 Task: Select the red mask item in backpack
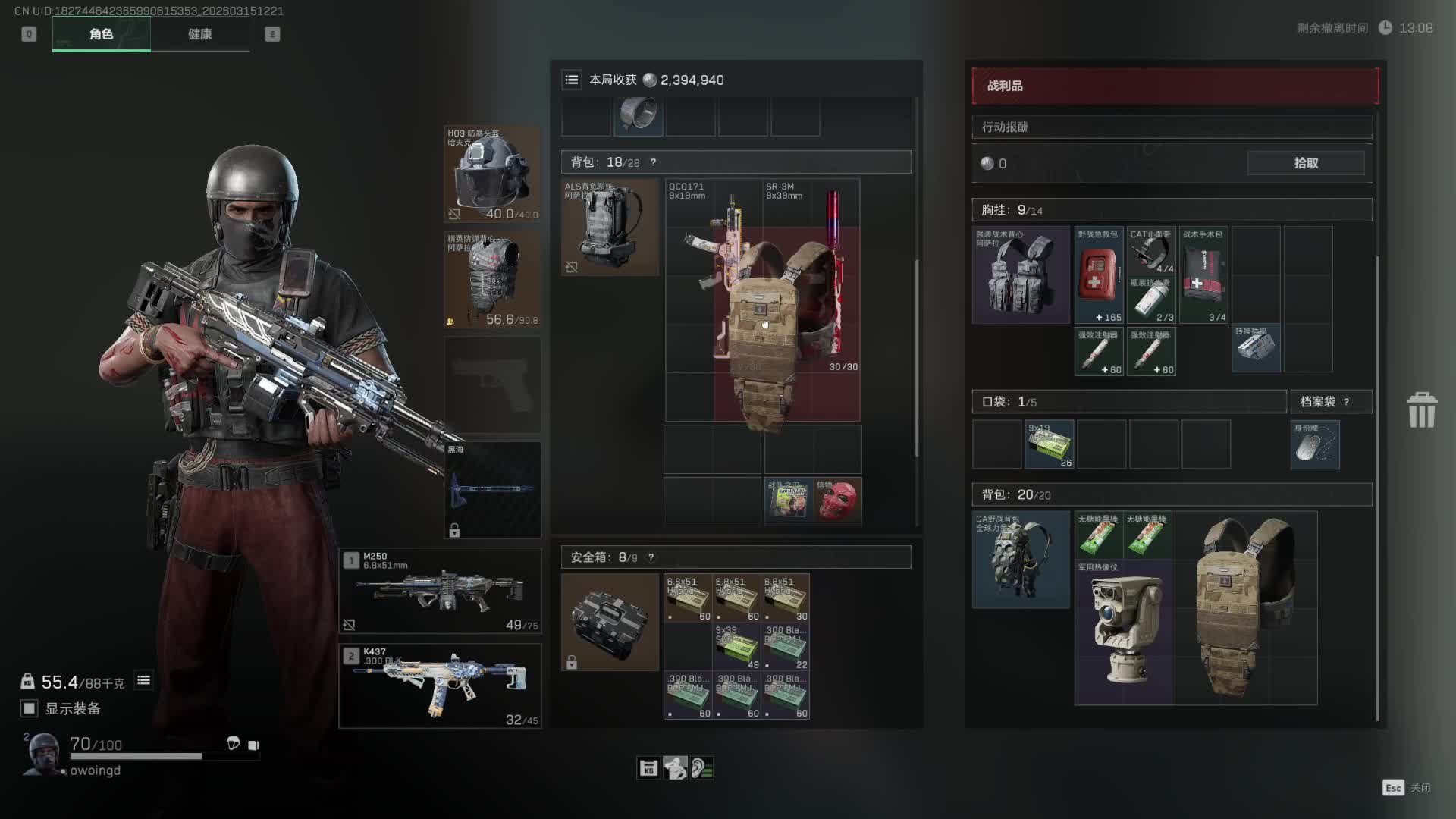(837, 500)
